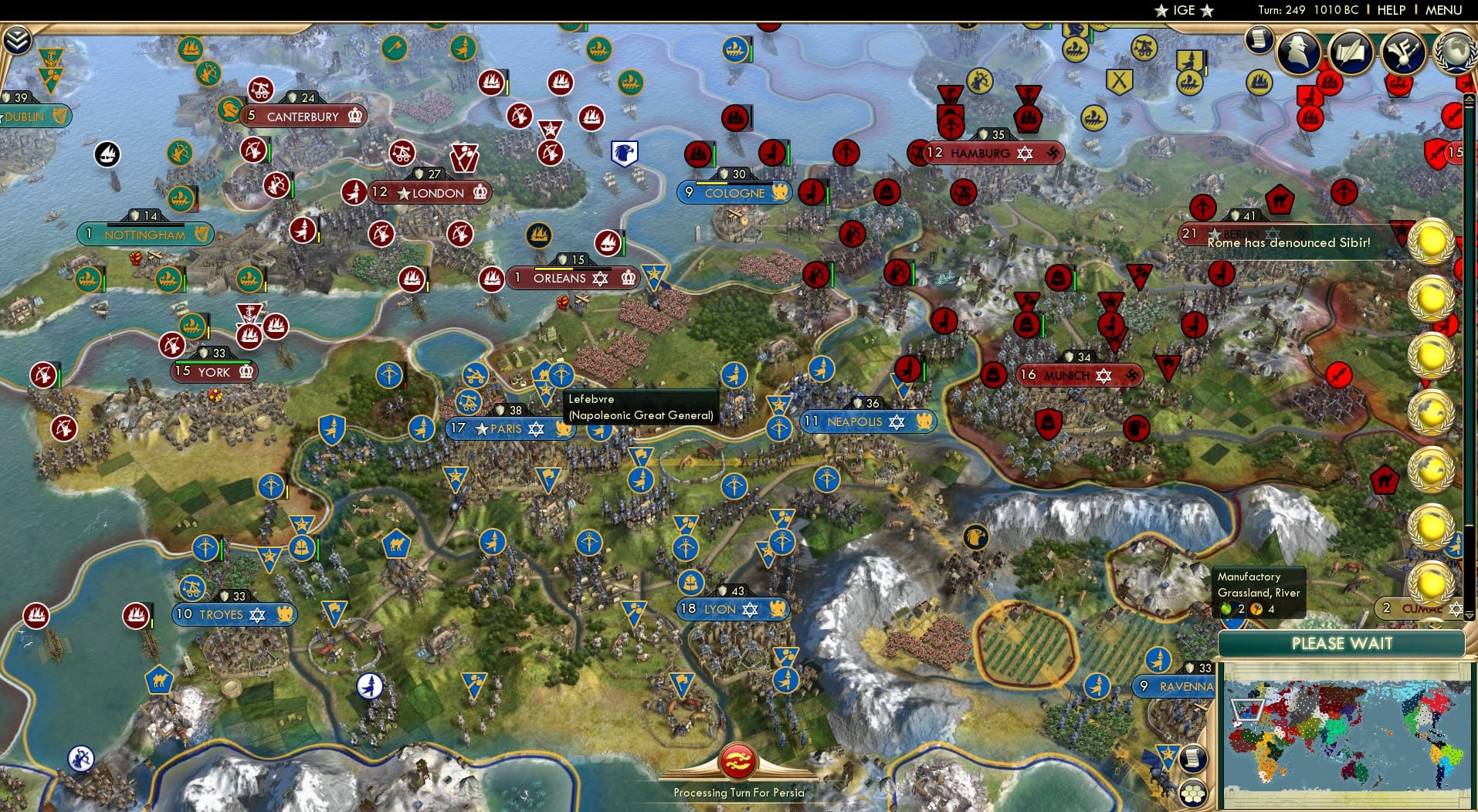This screenshot has height=812, width=1478.
Task: Dismiss the Rome has denounced Sibir notification
Action: [x=1288, y=242]
